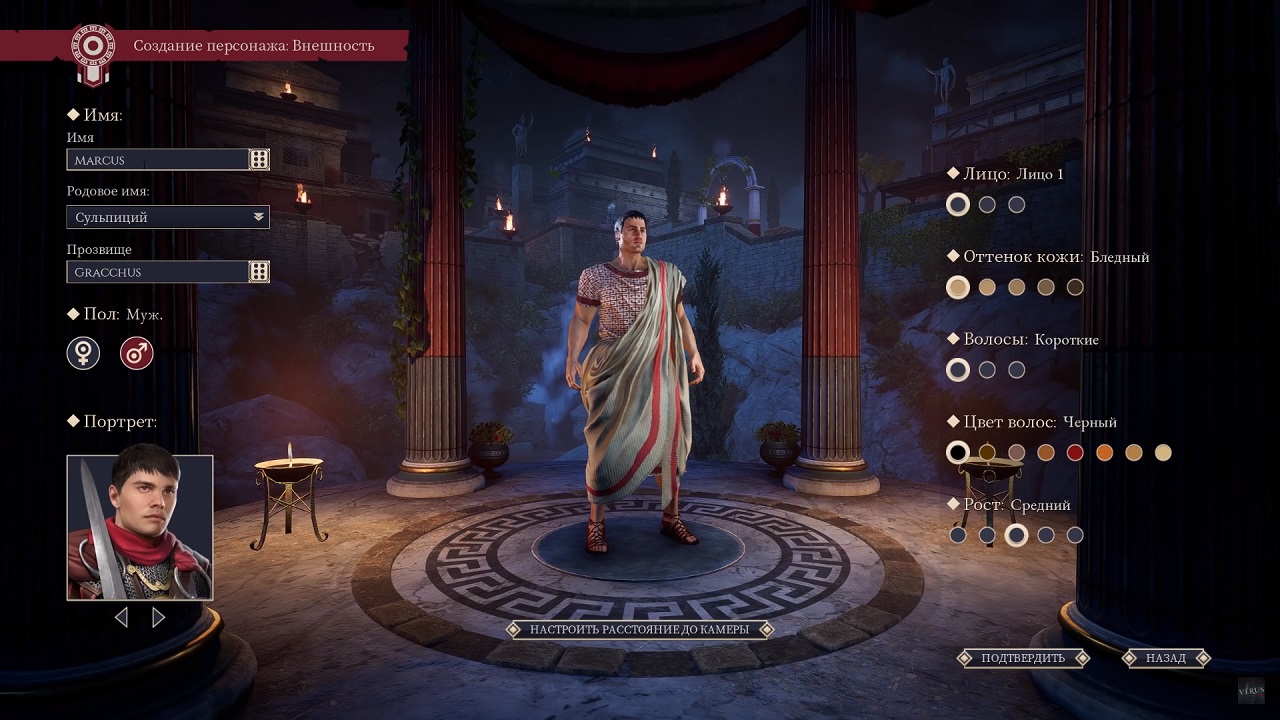Click the round emblem beside the screen title
This screenshot has height=720, width=1280.
(93, 44)
